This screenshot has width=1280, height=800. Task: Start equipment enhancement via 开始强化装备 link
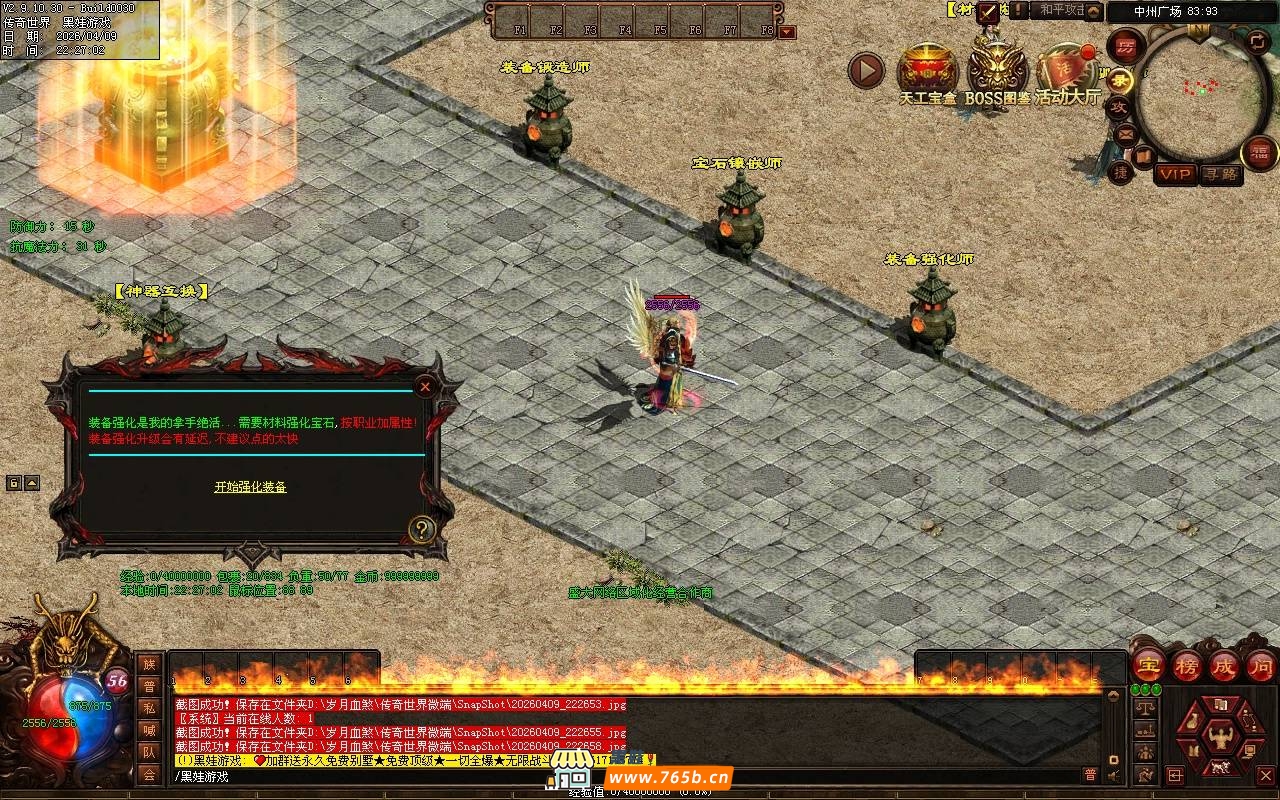tap(250, 487)
